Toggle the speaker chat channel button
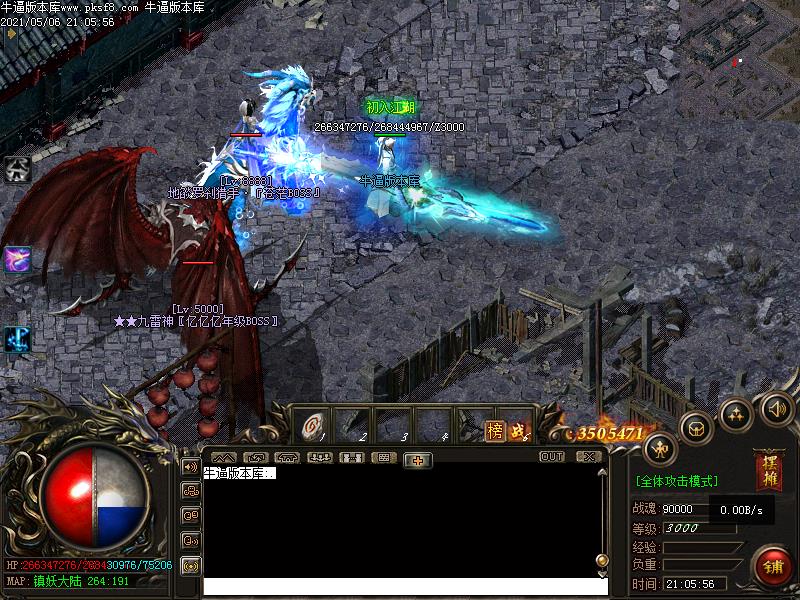The height and width of the screenshot is (600, 800). tap(190, 466)
